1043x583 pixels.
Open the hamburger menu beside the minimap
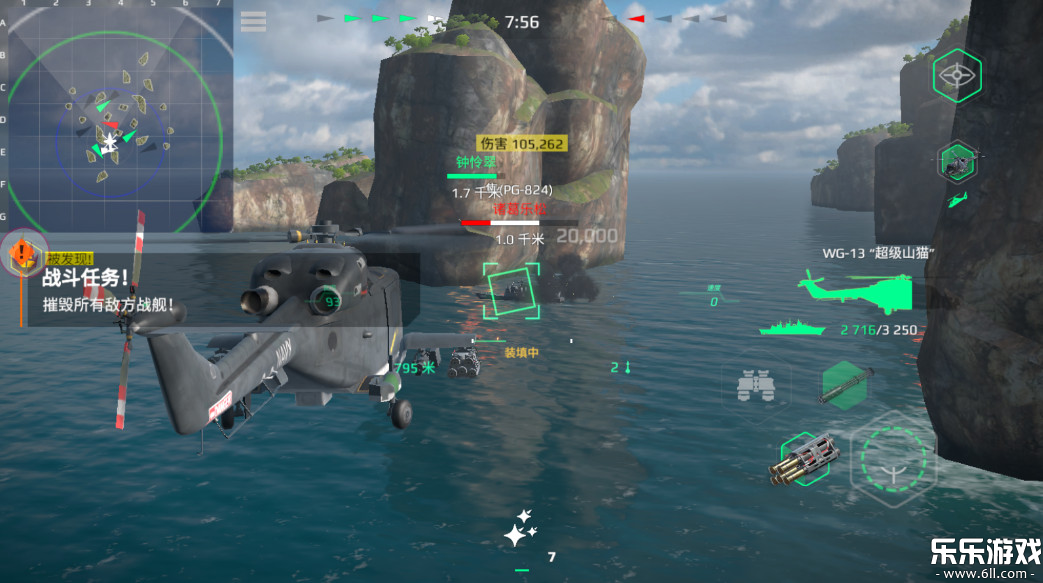click(x=254, y=21)
